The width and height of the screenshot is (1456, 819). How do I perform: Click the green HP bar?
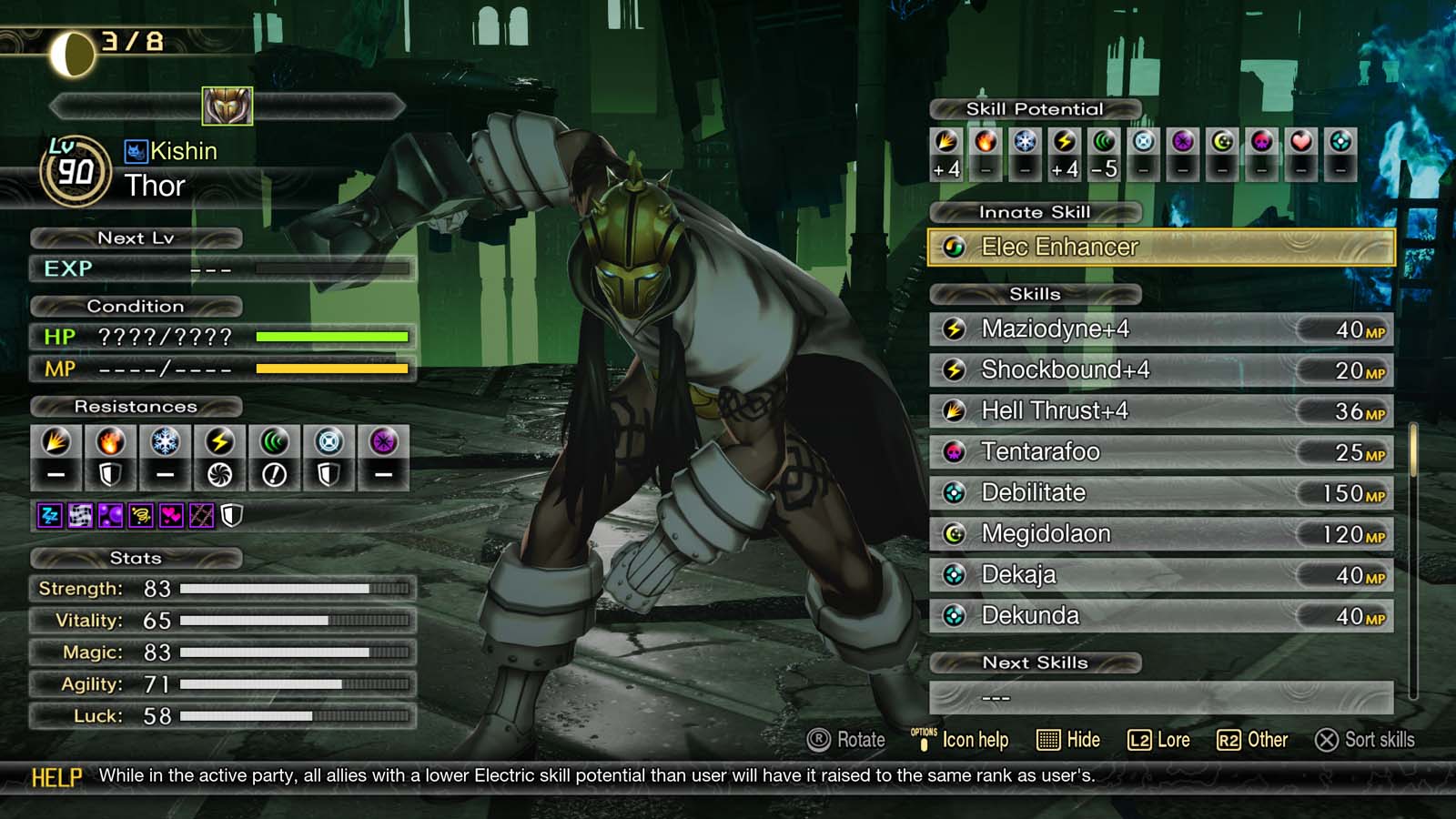coord(332,337)
